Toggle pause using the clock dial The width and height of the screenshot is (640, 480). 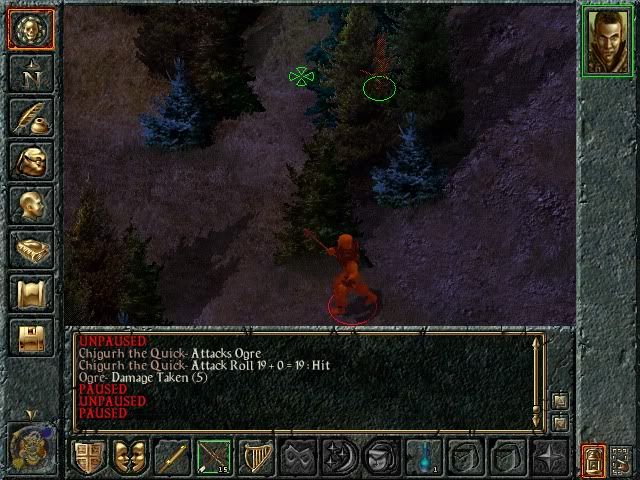[30, 445]
